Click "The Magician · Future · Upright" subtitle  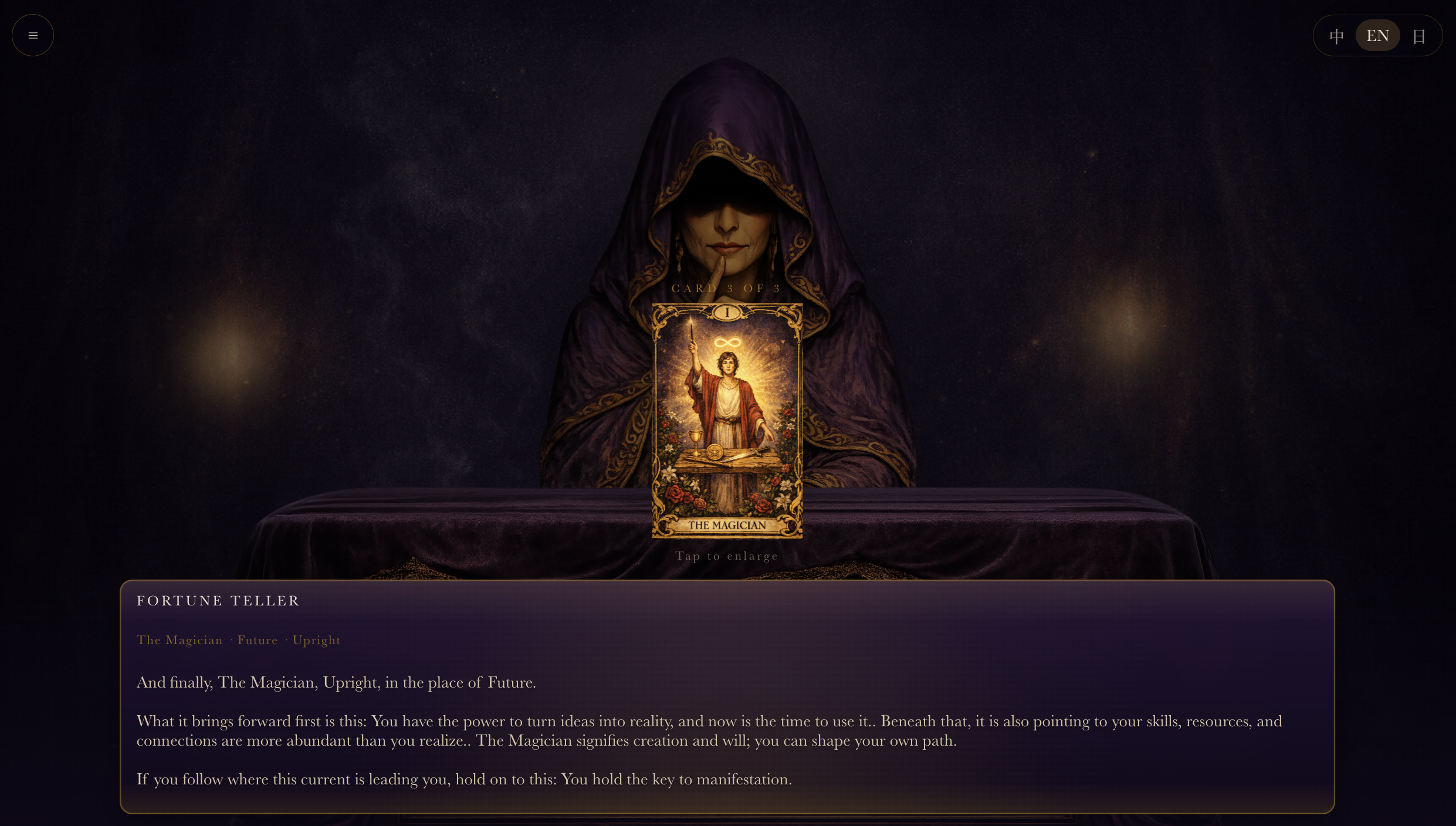(x=238, y=640)
